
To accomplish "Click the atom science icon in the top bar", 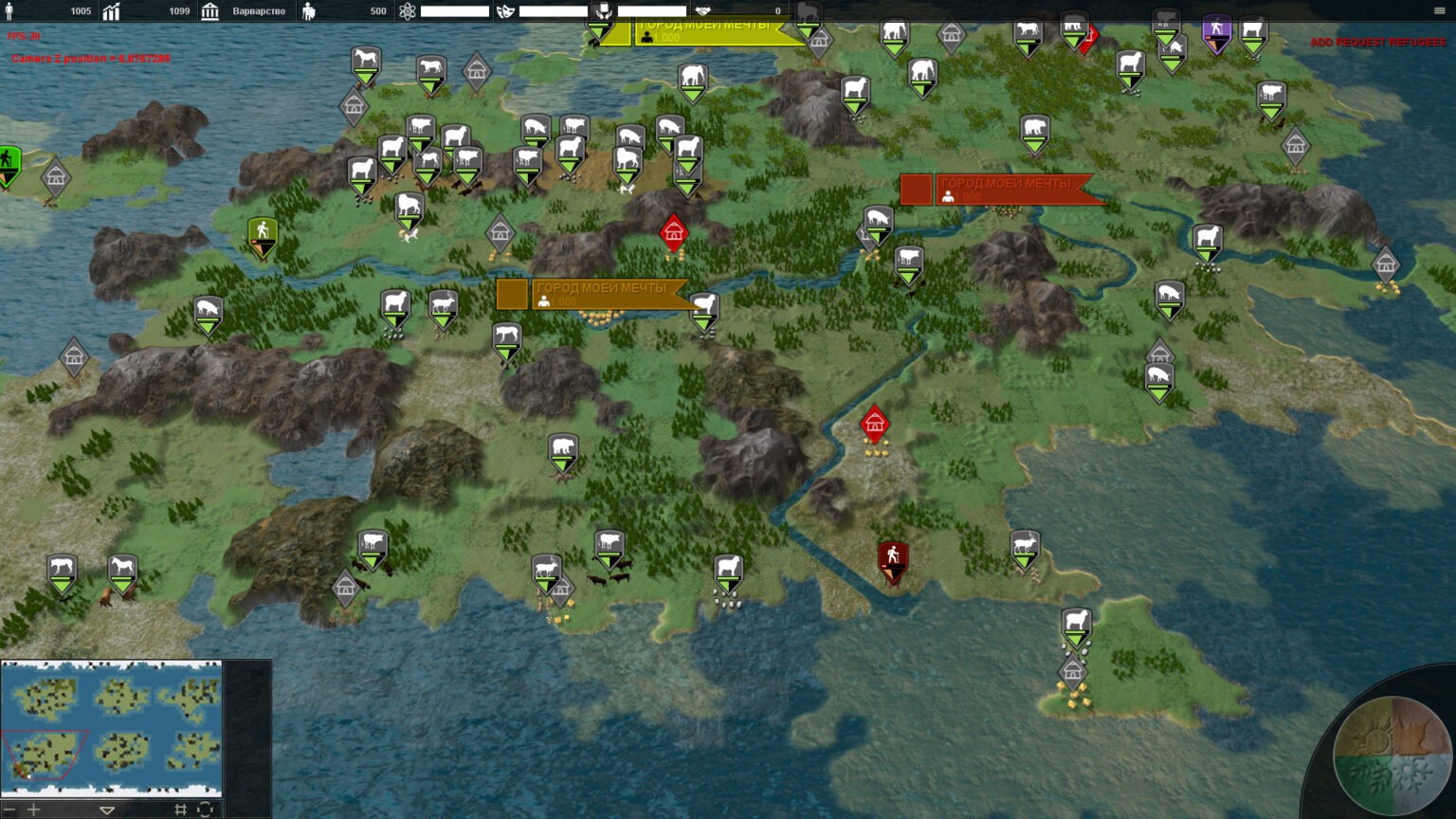I will pos(408,11).
